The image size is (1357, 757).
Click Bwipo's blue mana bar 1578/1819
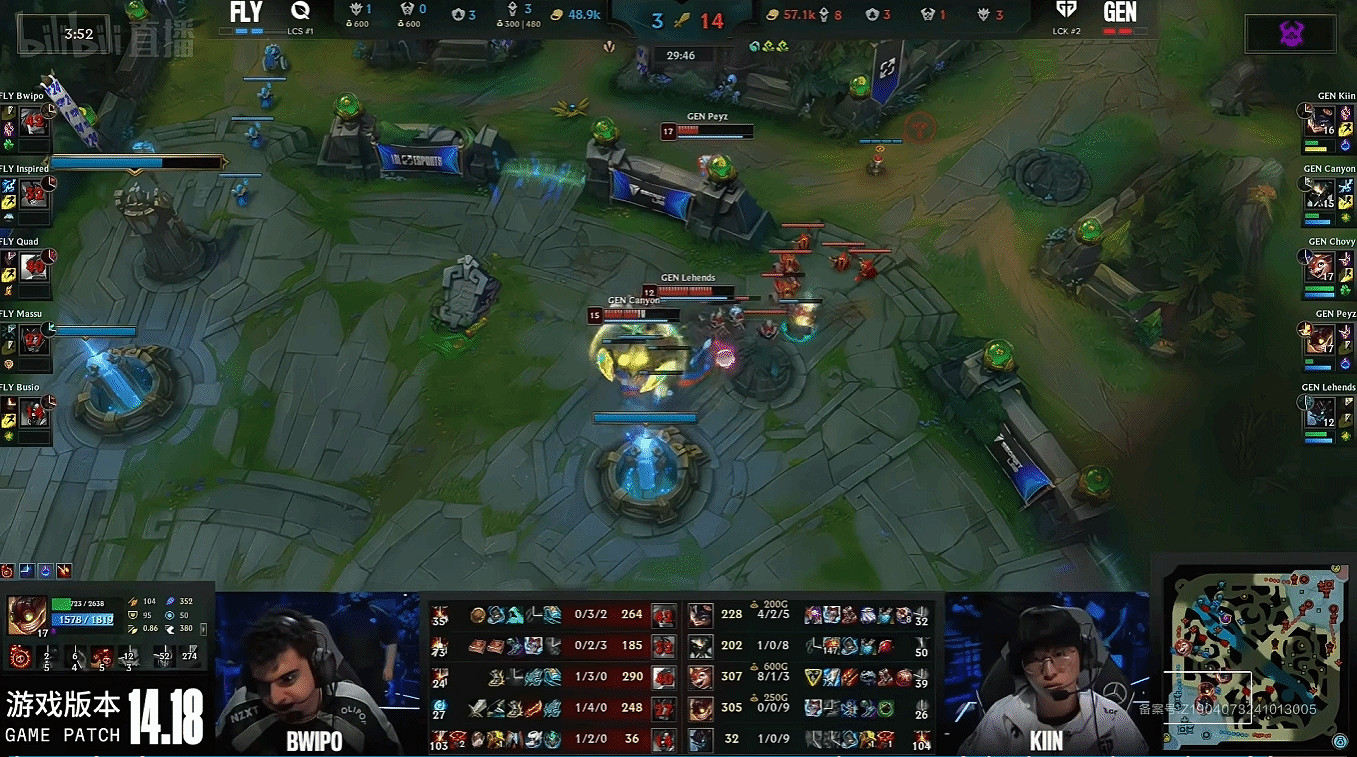[x=83, y=619]
